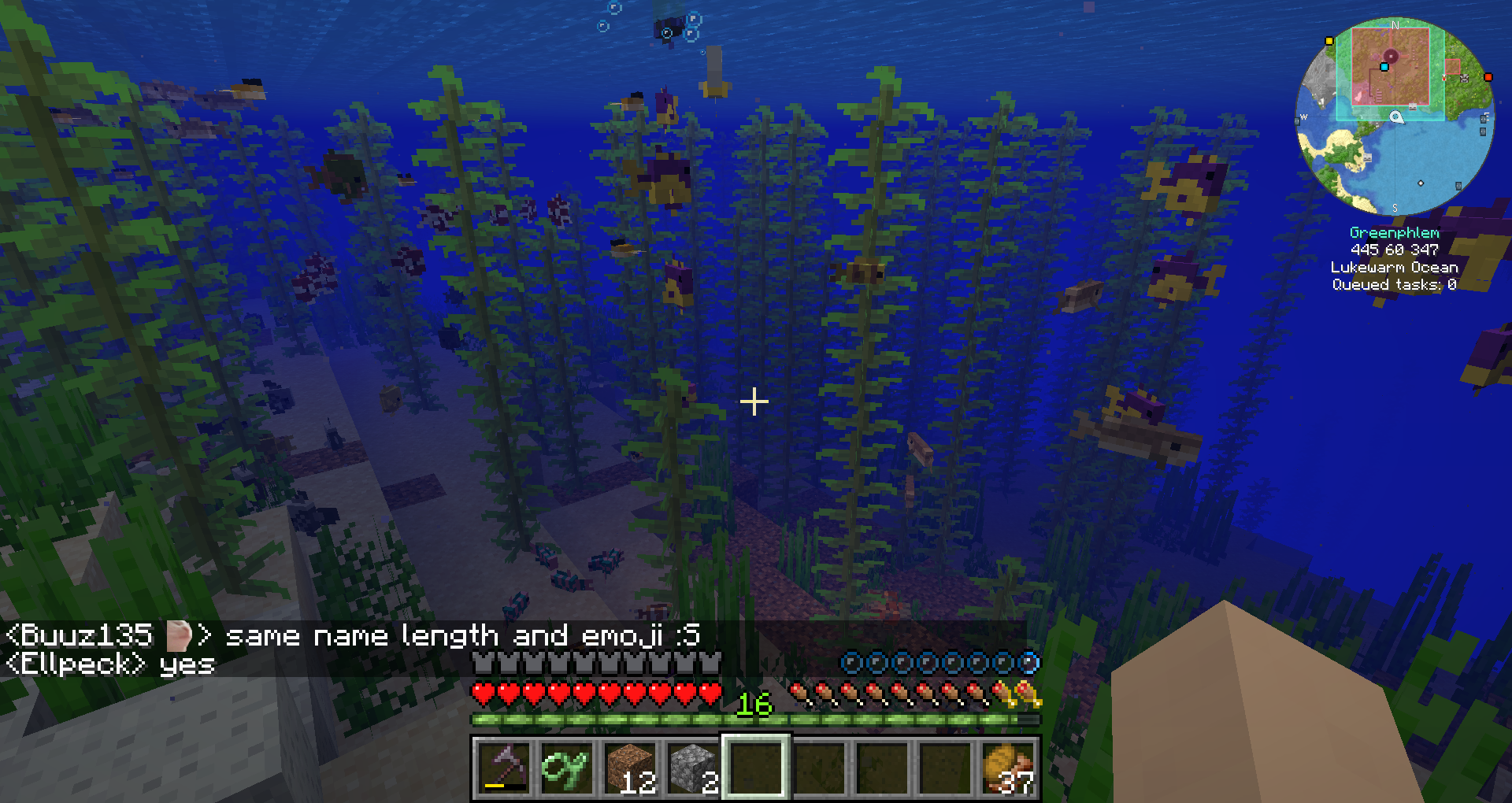Viewport: 1512px width, 803px height.
Task: Select the cyan waypoint marker on minimap
Action: coord(1384,68)
